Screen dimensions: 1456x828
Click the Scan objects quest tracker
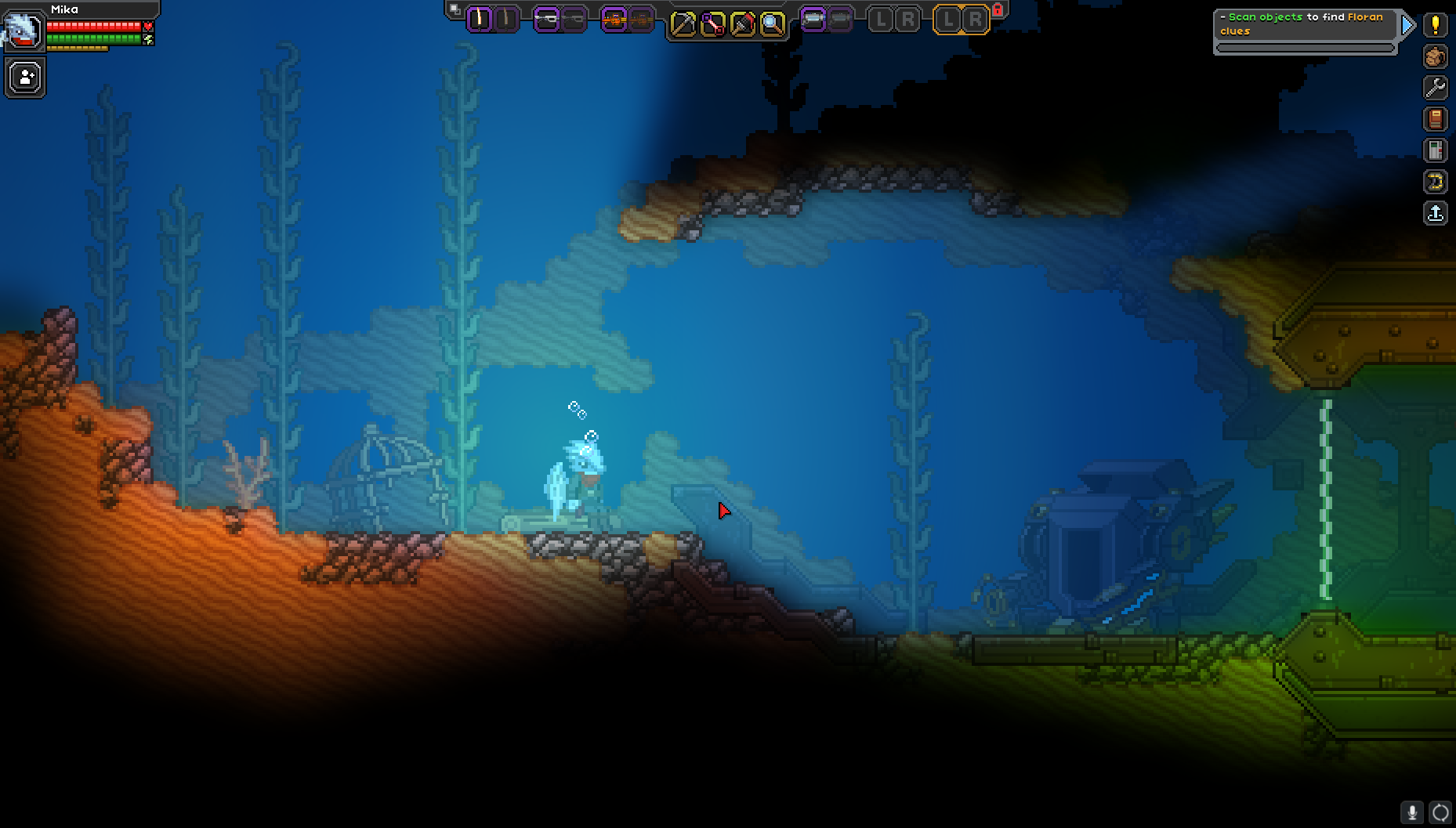1304,24
